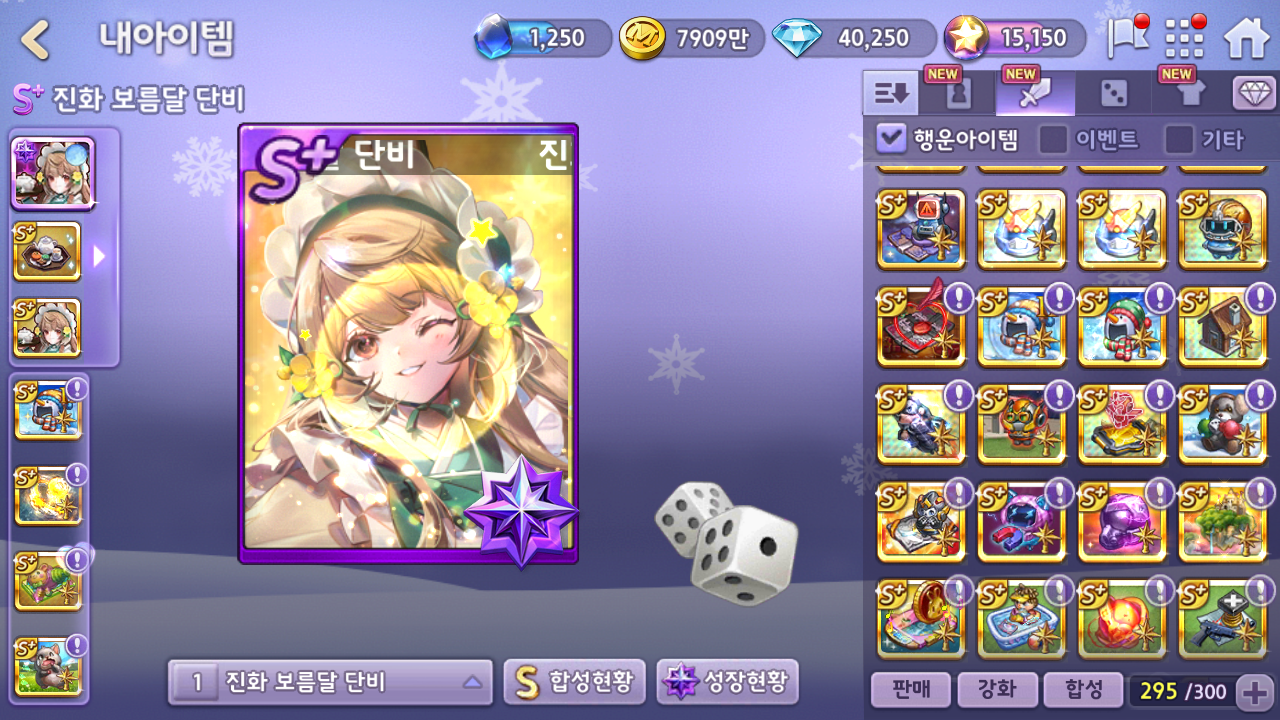
Task: Toggle the 행운아이템 filter checkbox
Action: [x=890, y=139]
